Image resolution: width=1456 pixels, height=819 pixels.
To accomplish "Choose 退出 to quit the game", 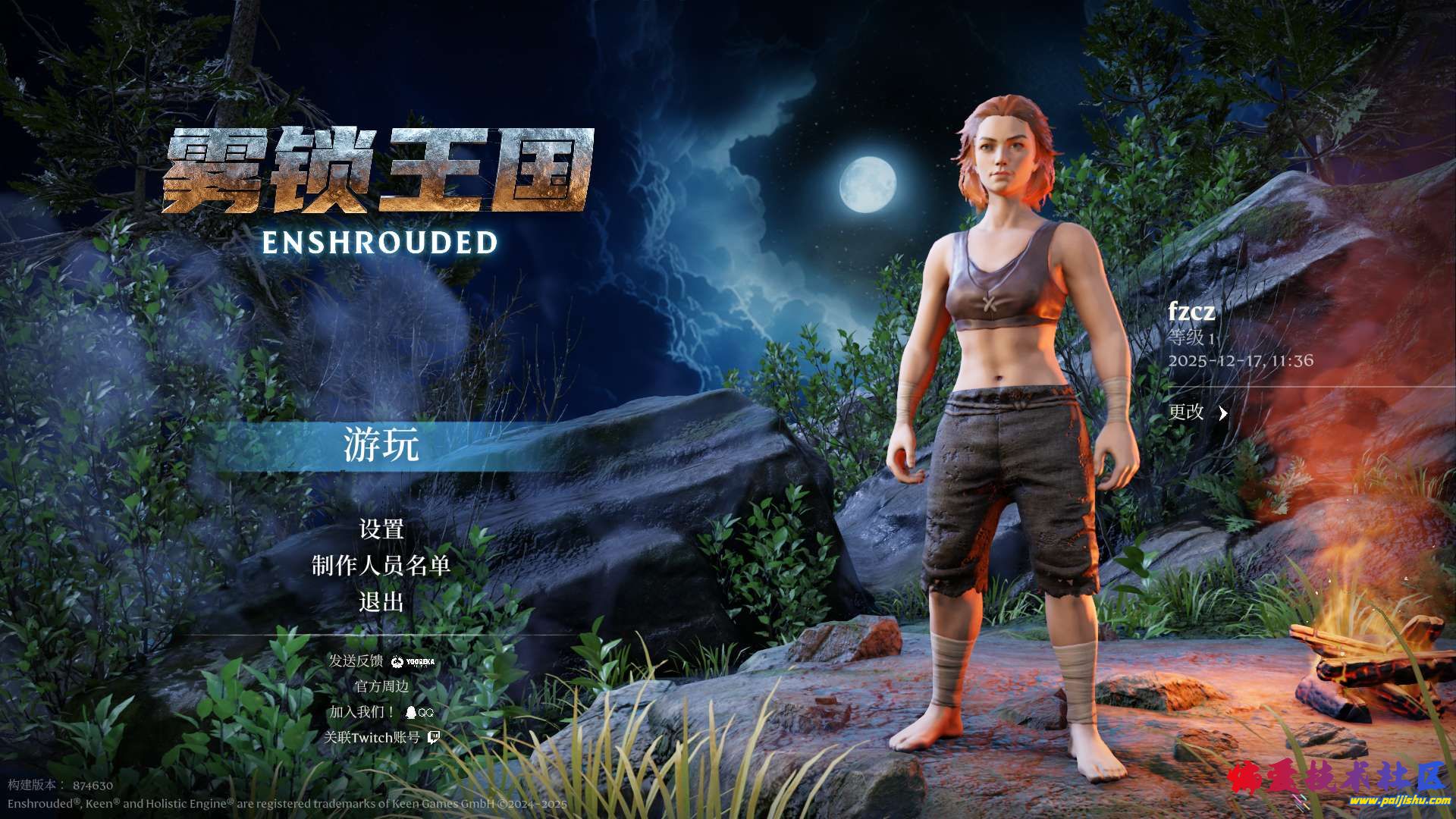I will 381,602.
